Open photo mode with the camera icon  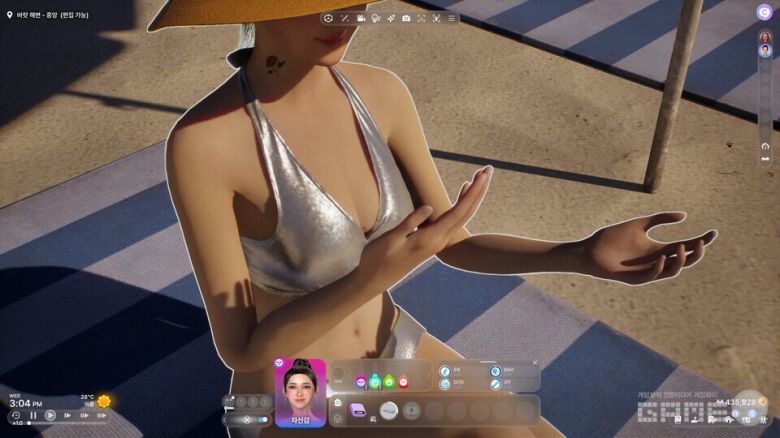pyautogui.click(x=406, y=18)
